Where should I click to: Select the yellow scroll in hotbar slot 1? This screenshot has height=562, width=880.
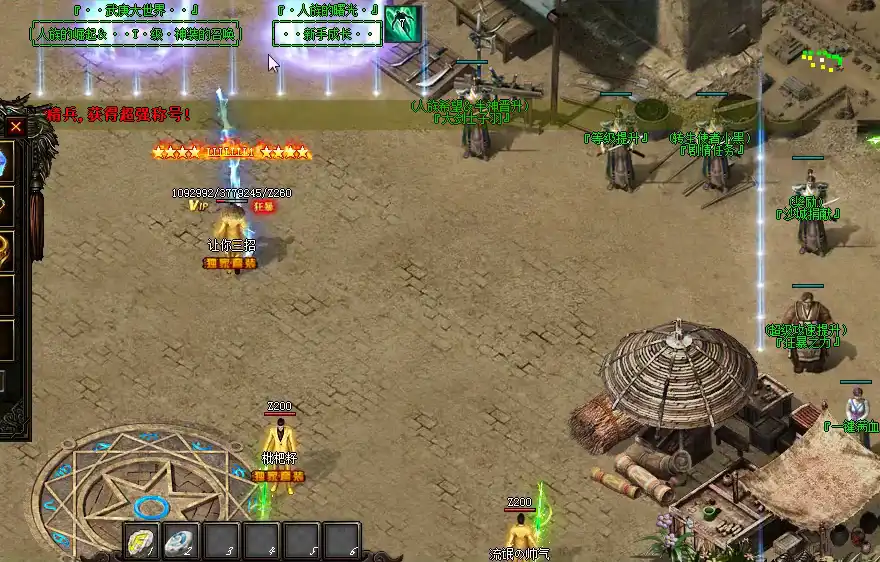[141, 540]
